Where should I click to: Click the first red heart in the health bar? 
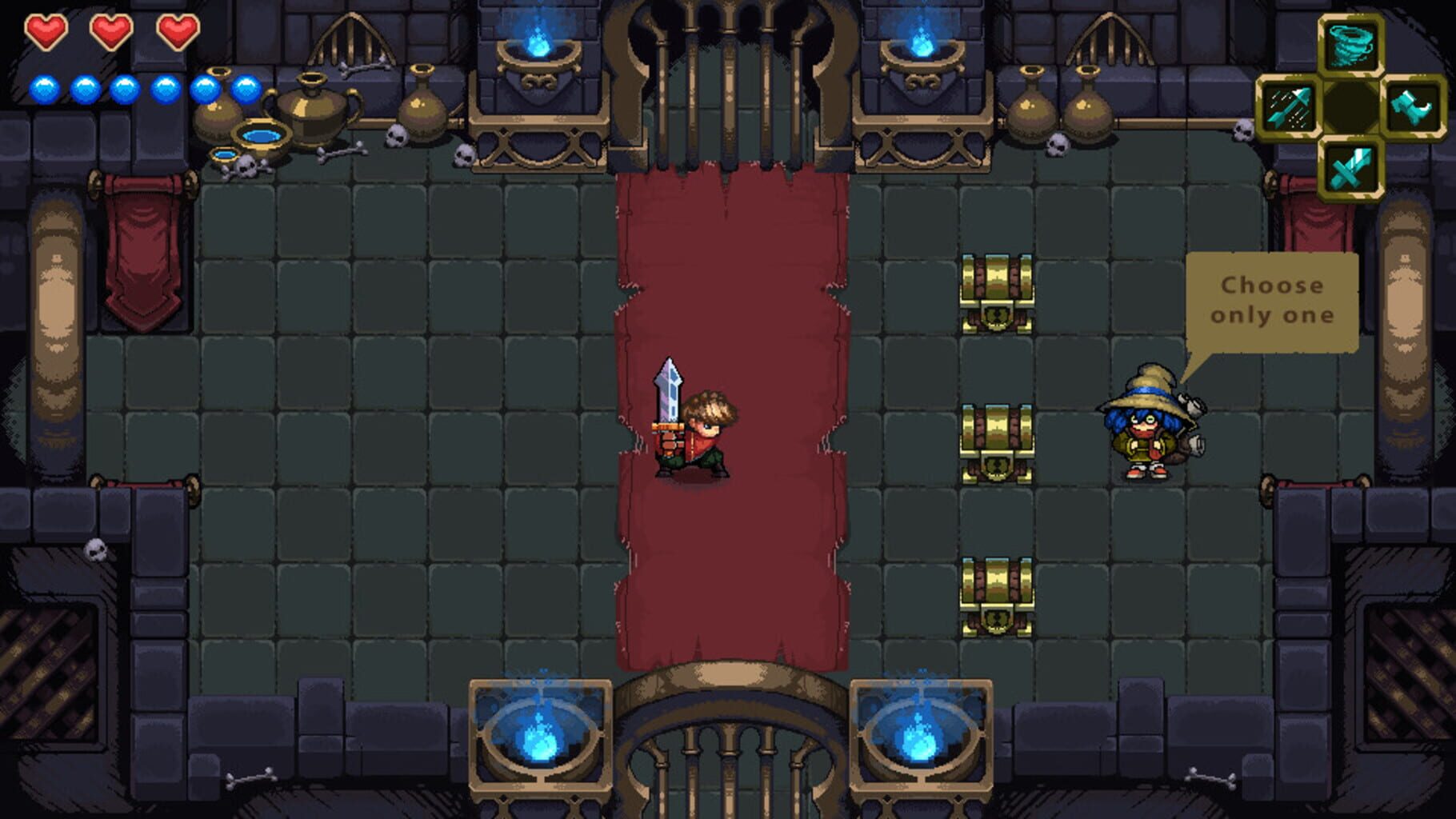[x=46, y=31]
